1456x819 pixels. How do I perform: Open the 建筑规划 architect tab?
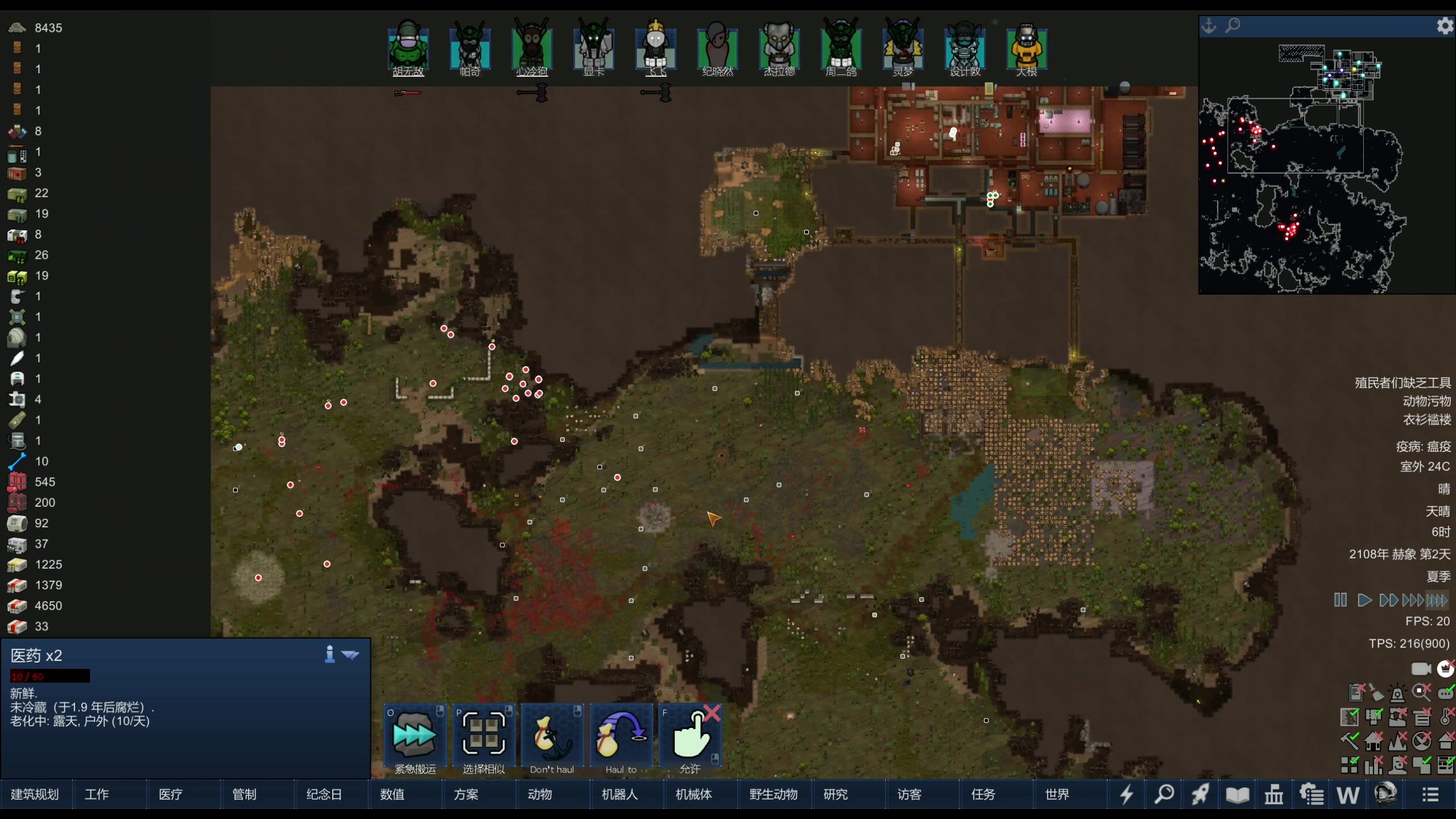coord(35,794)
